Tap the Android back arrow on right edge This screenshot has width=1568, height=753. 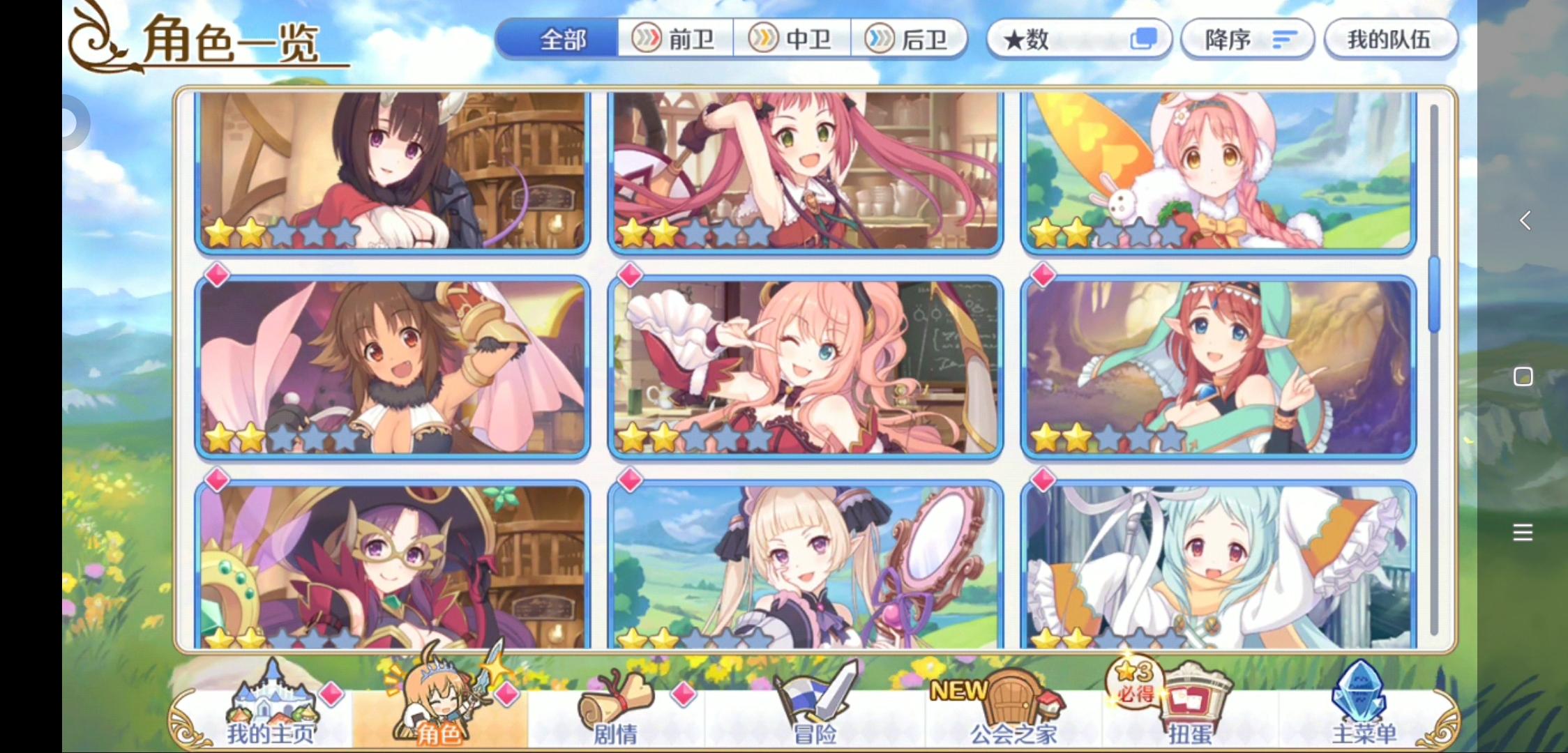coord(1524,220)
